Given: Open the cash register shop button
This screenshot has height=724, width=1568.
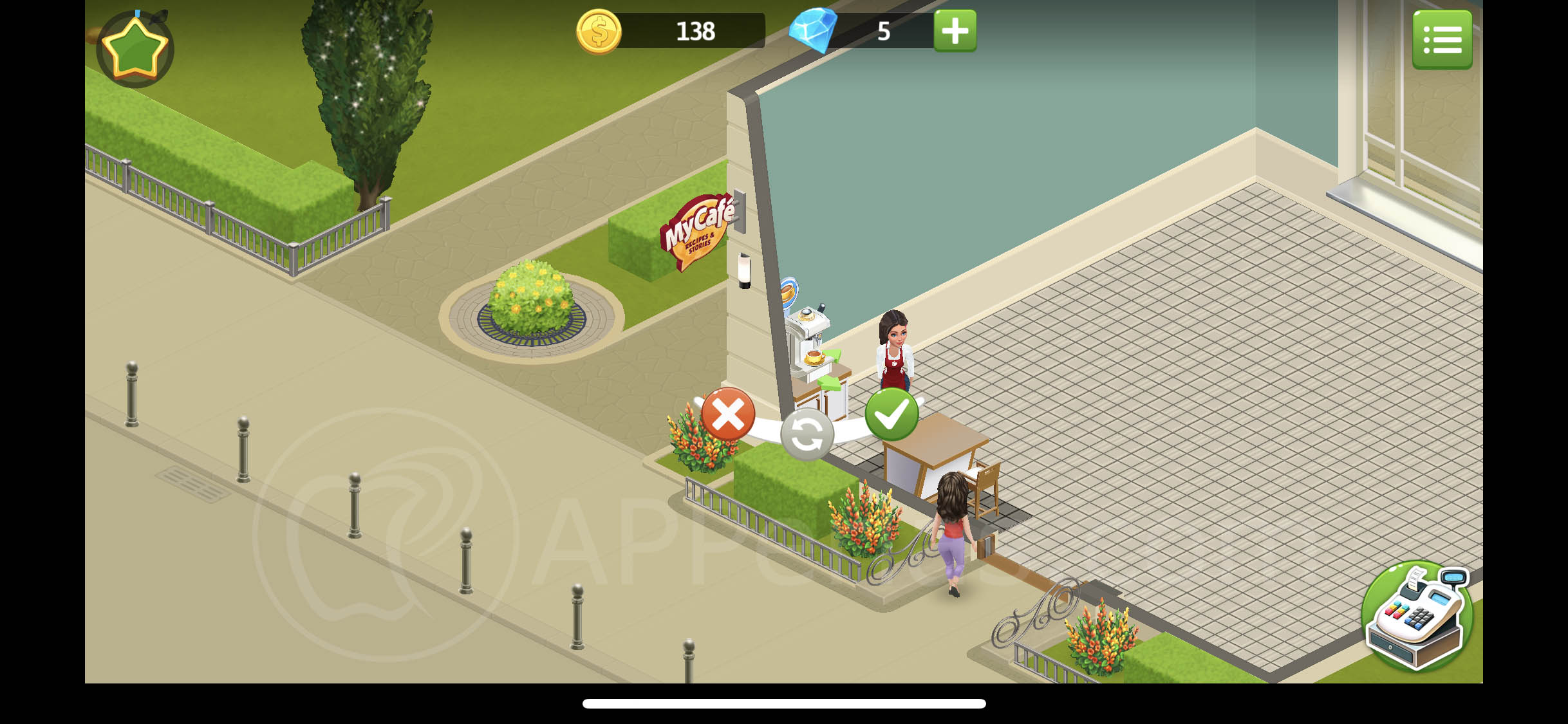Looking at the screenshot, I should 1417,616.
